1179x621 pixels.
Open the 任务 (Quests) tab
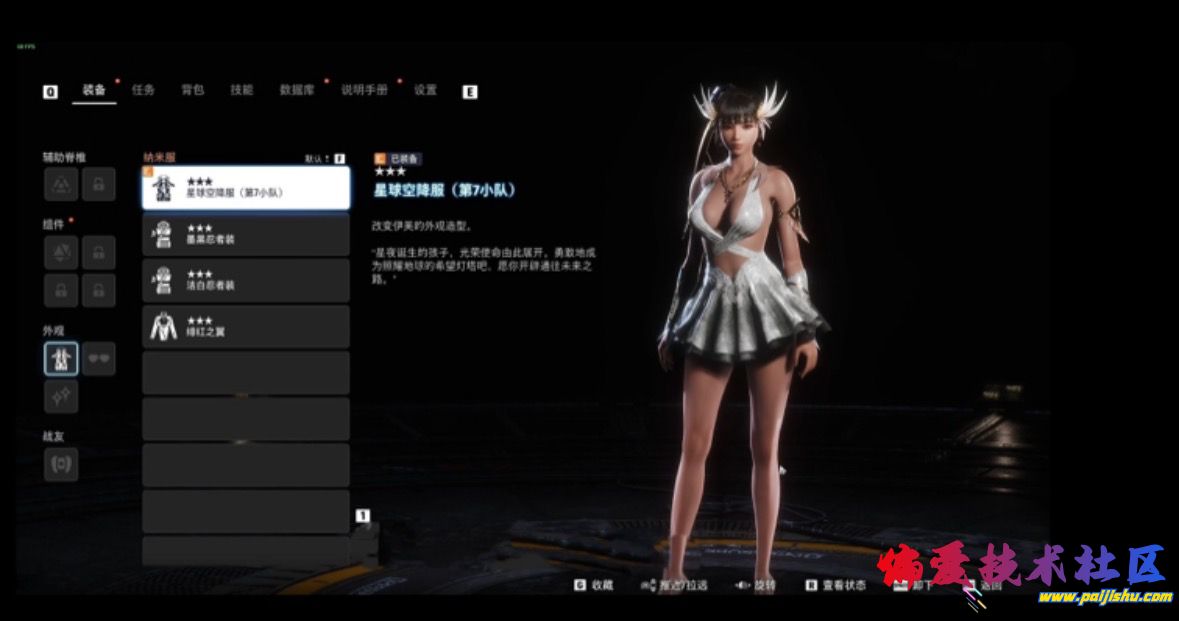143,90
